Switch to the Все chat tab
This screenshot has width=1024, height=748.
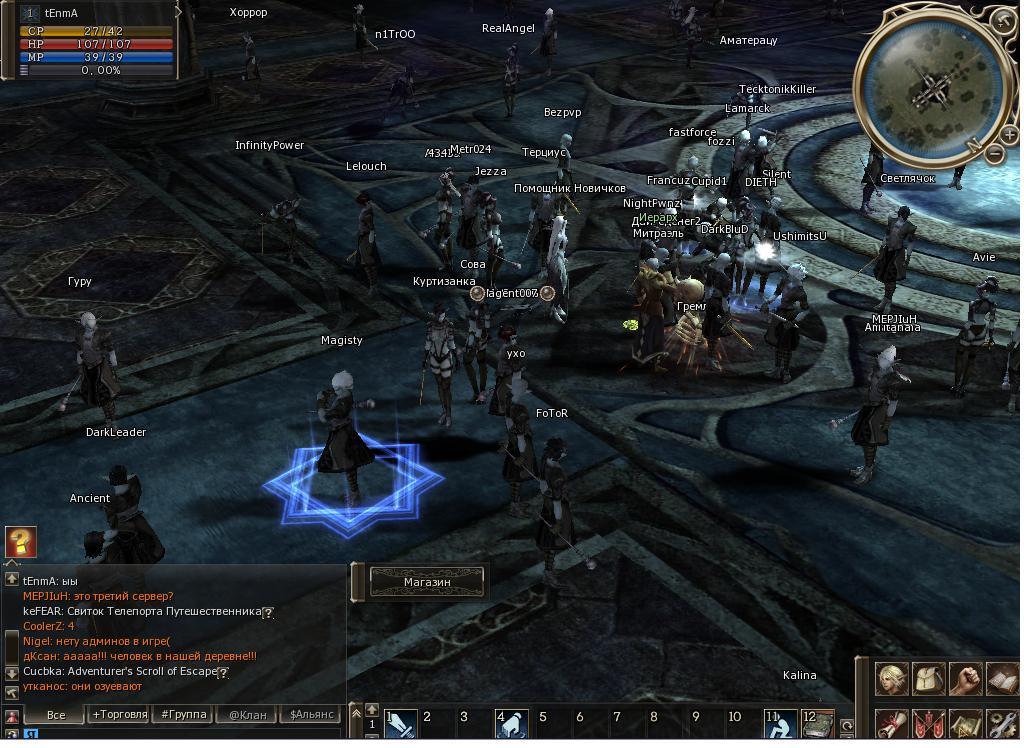(55, 715)
